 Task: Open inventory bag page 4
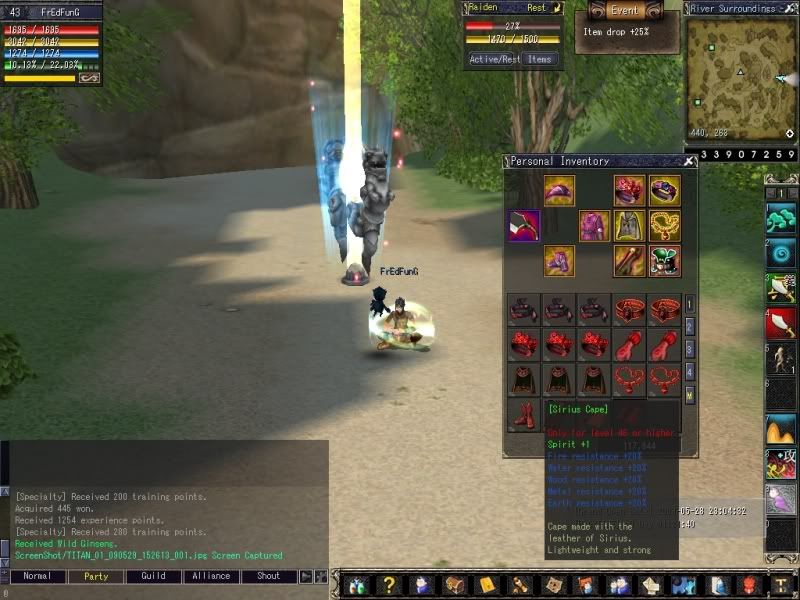690,371
